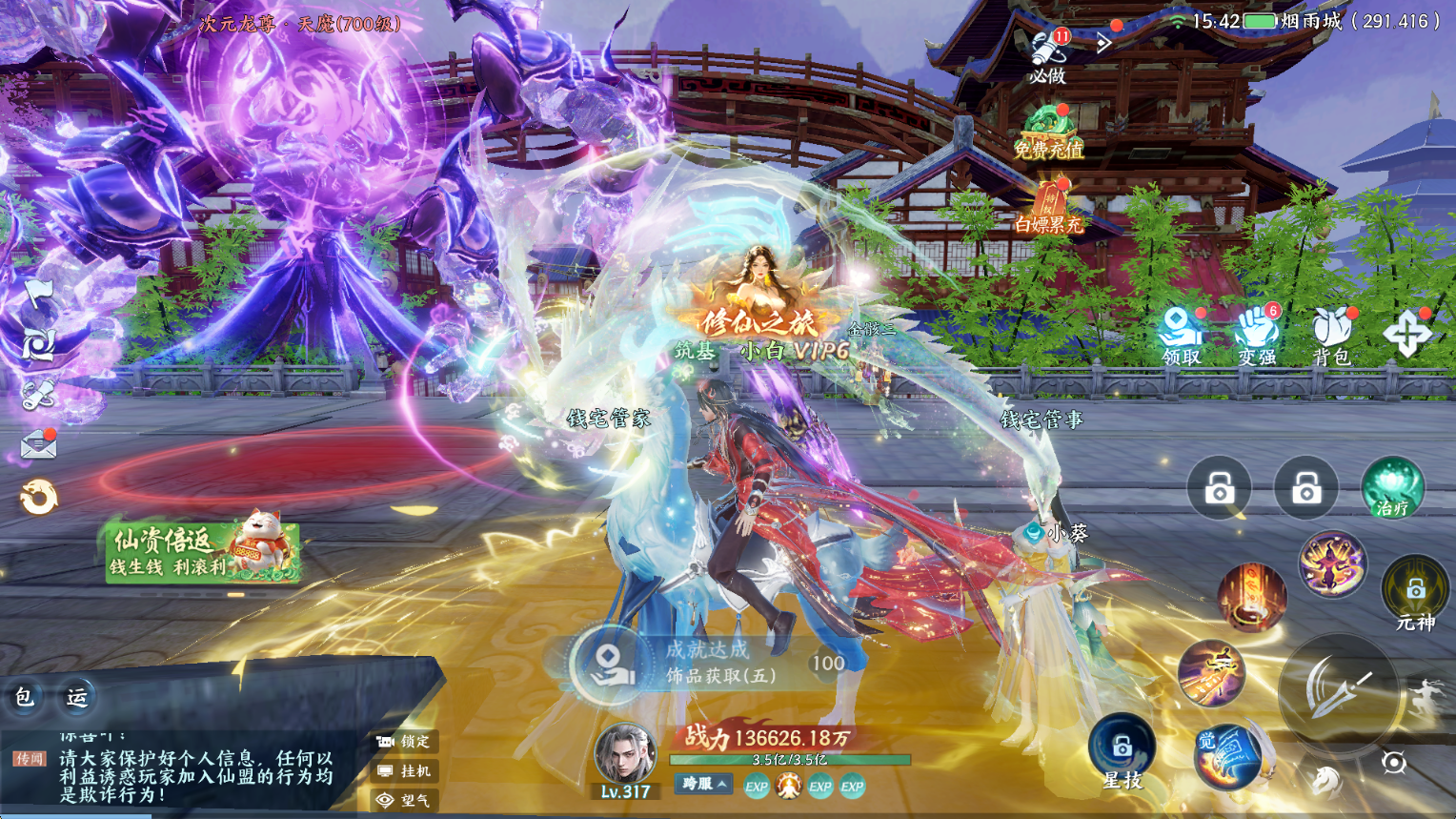Use the main spear attack button
The width and height of the screenshot is (1456, 819).
1338,688
